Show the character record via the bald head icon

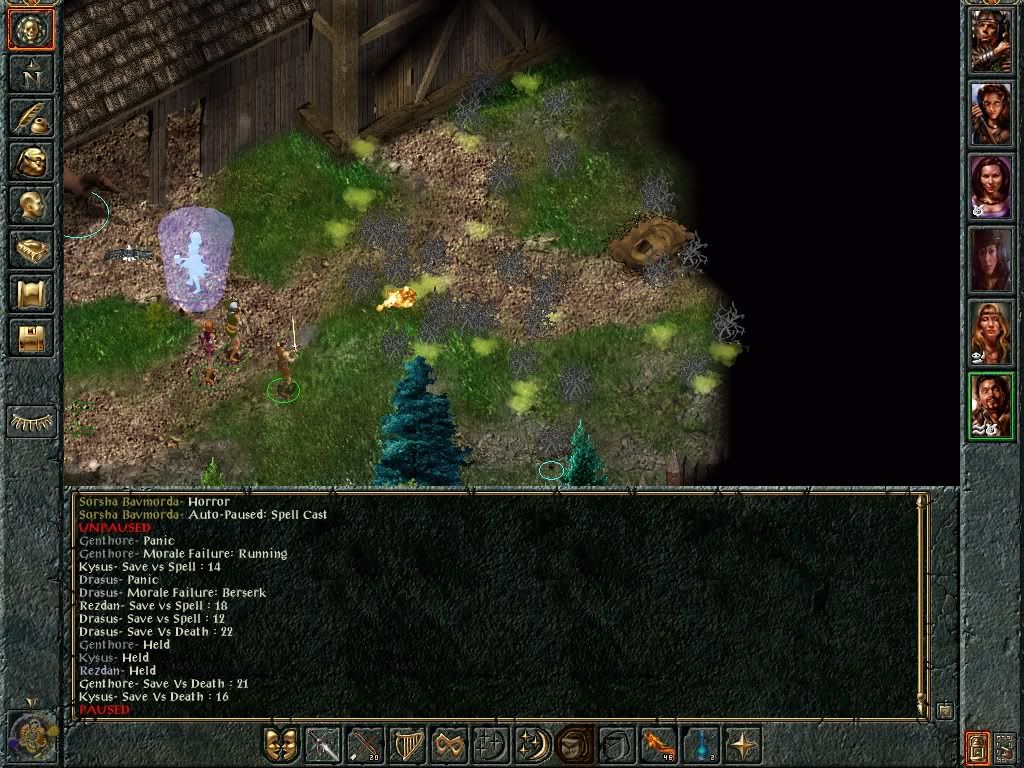coord(31,205)
